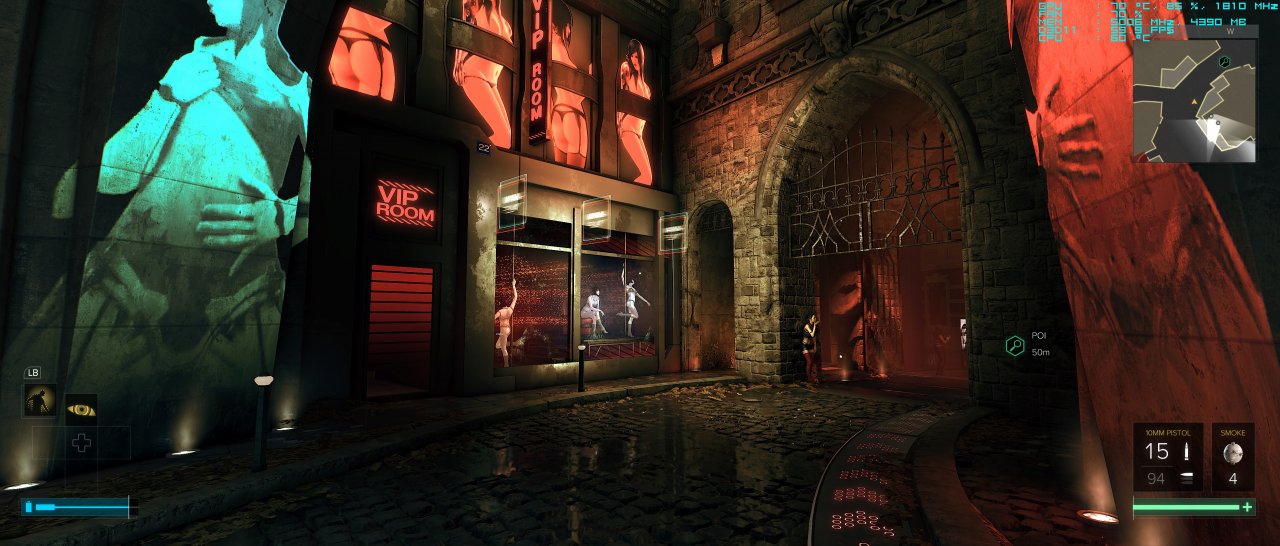Toggle the Smart Vision eye augmentation
The height and width of the screenshot is (546, 1280).
point(81,409)
